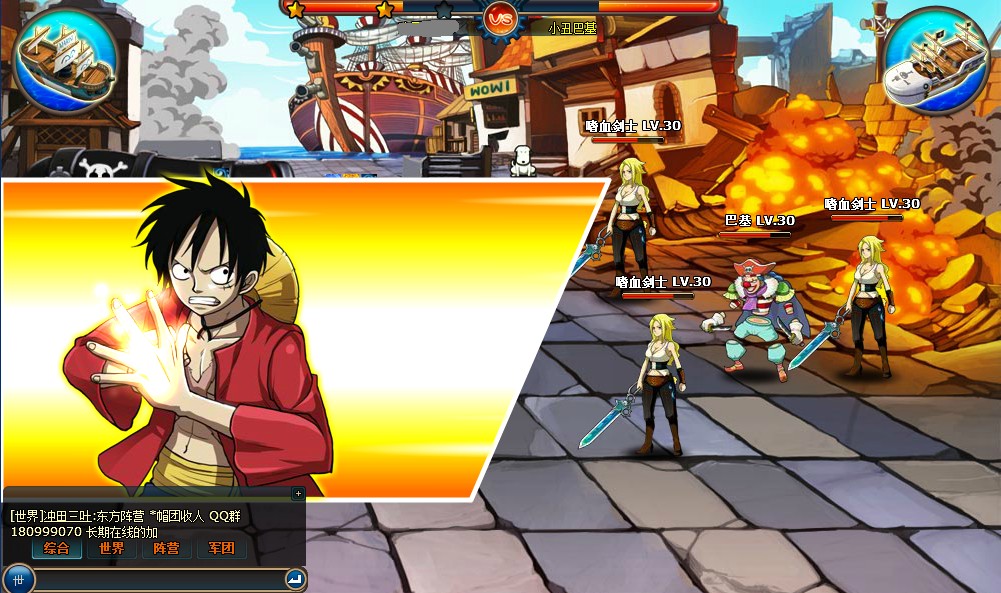Send the chat message with the enter button
The image size is (1001, 593).
294,578
